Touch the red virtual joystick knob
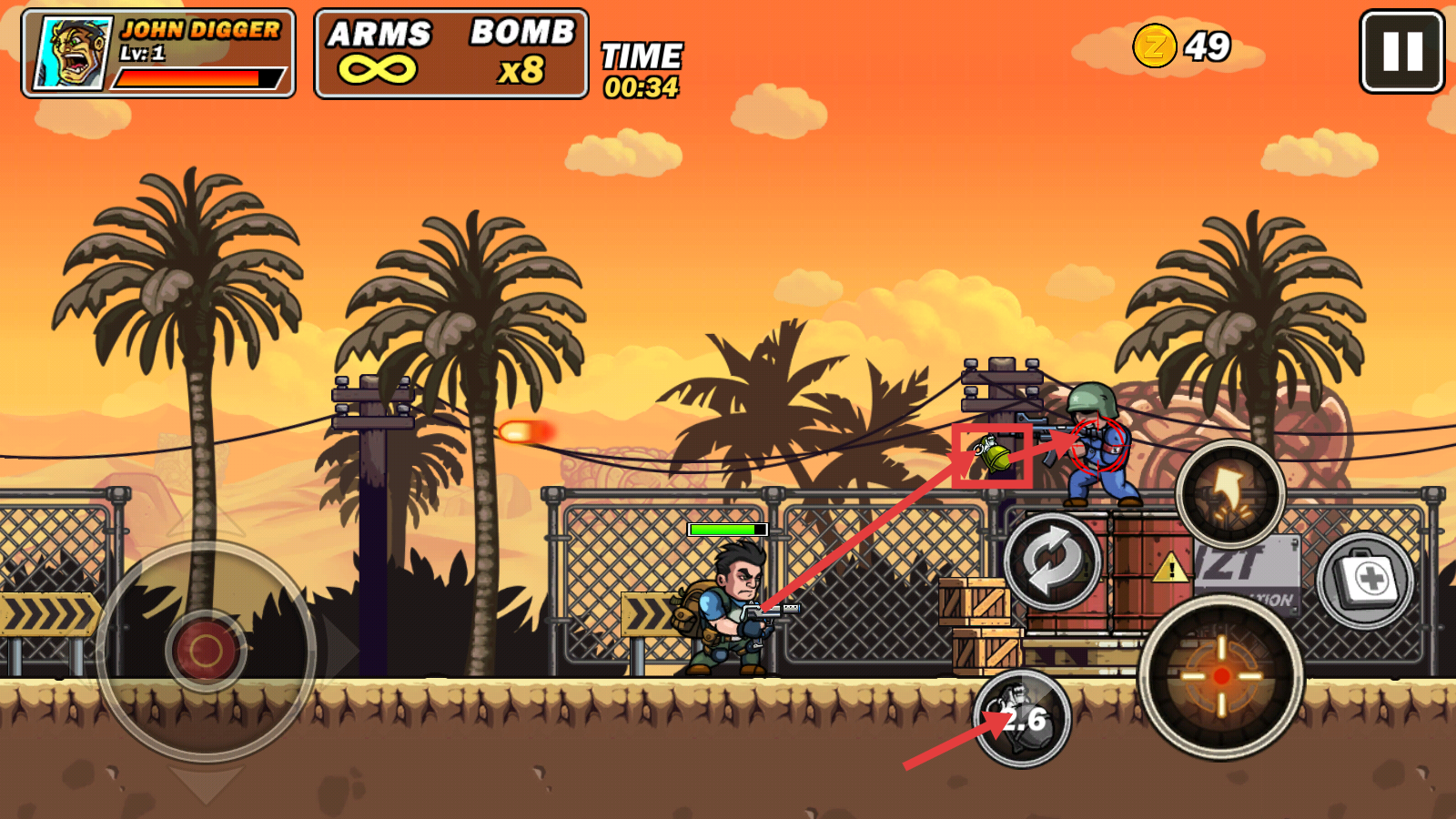The image size is (1456, 819). pyautogui.click(x=206, y=650)
